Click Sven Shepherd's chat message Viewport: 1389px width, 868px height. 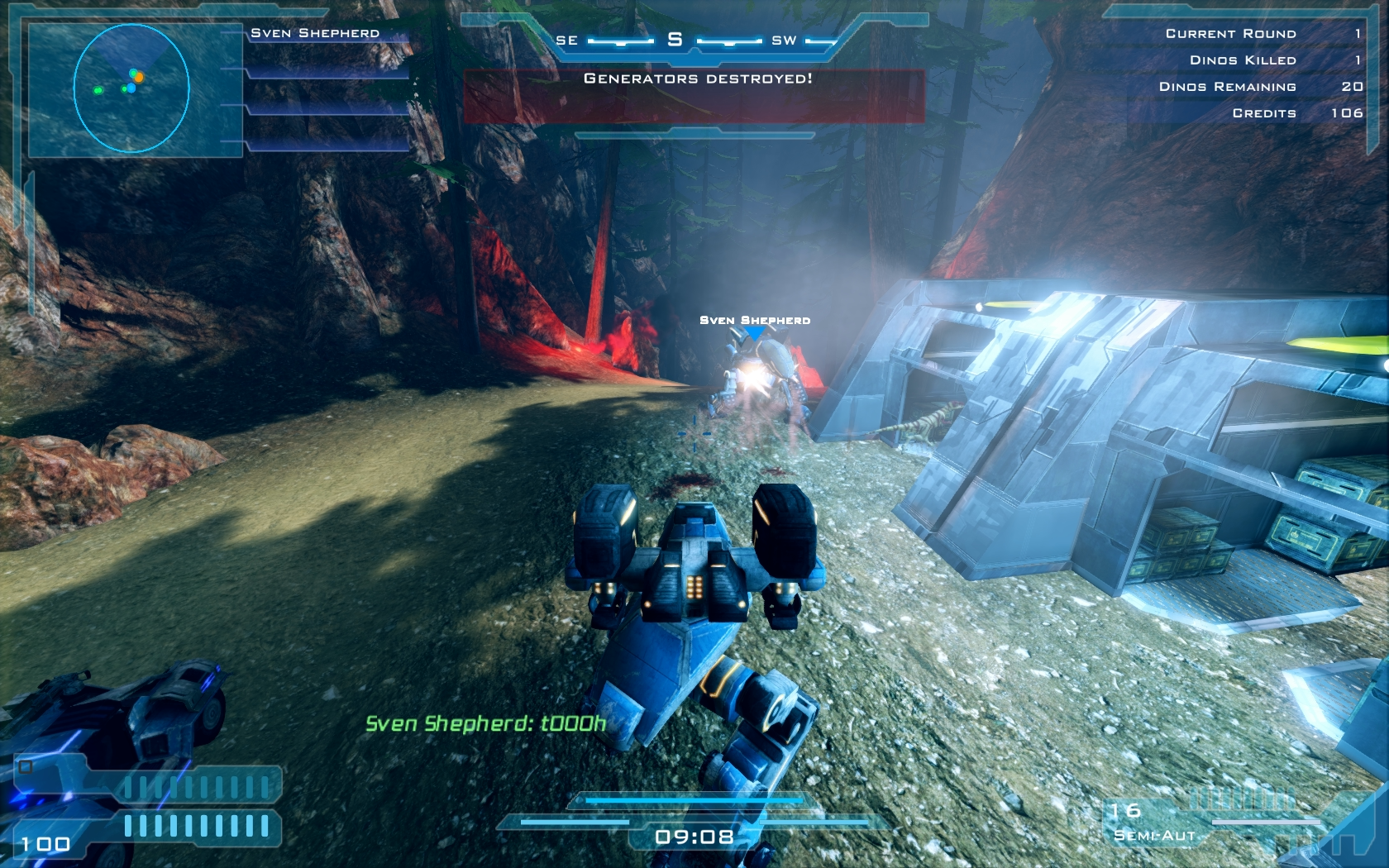pos(485,724)
